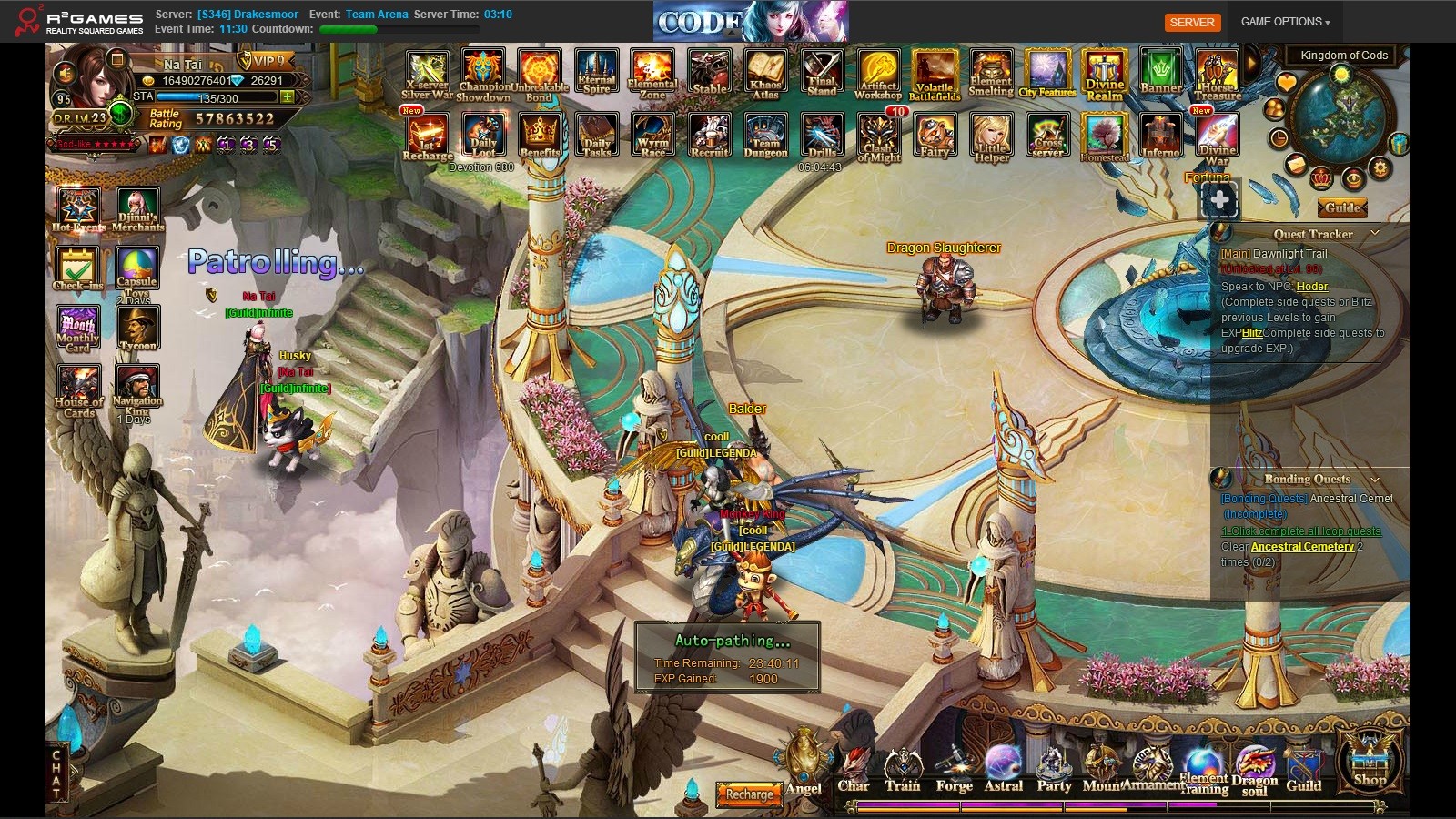Click the orange Server button
The width and height of the screenshot is (1456, 819).
tap(1192, 22)
